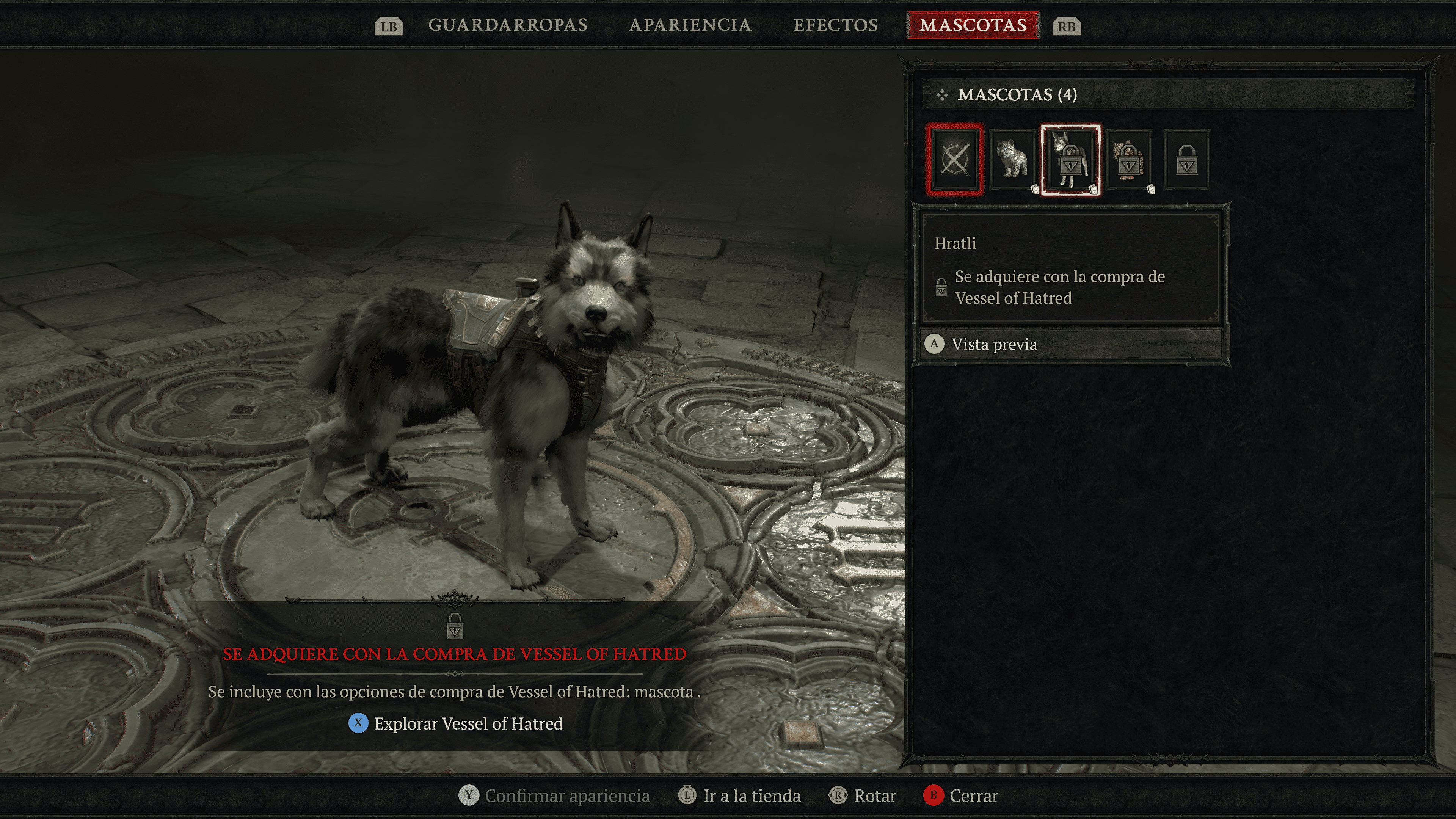Confirm appearance with Confirmar apariencia

(x=566, y=796)
